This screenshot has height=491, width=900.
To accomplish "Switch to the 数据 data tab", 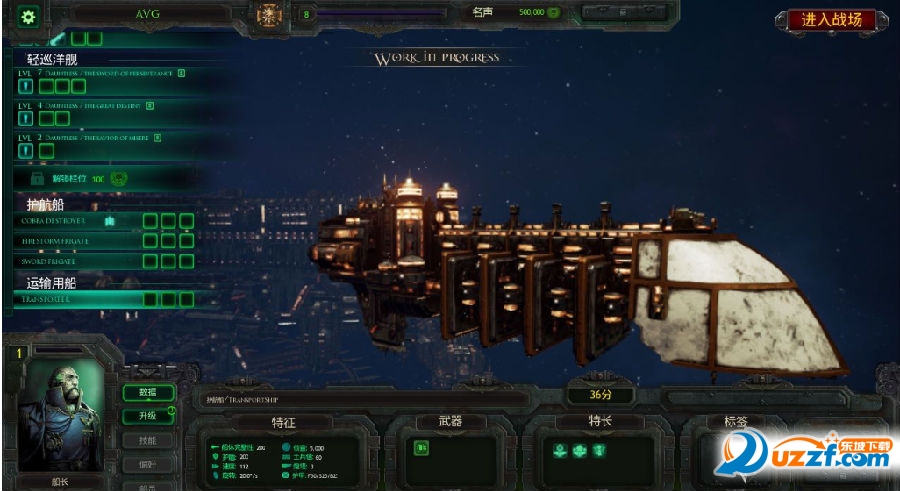I will click(146, 392).
